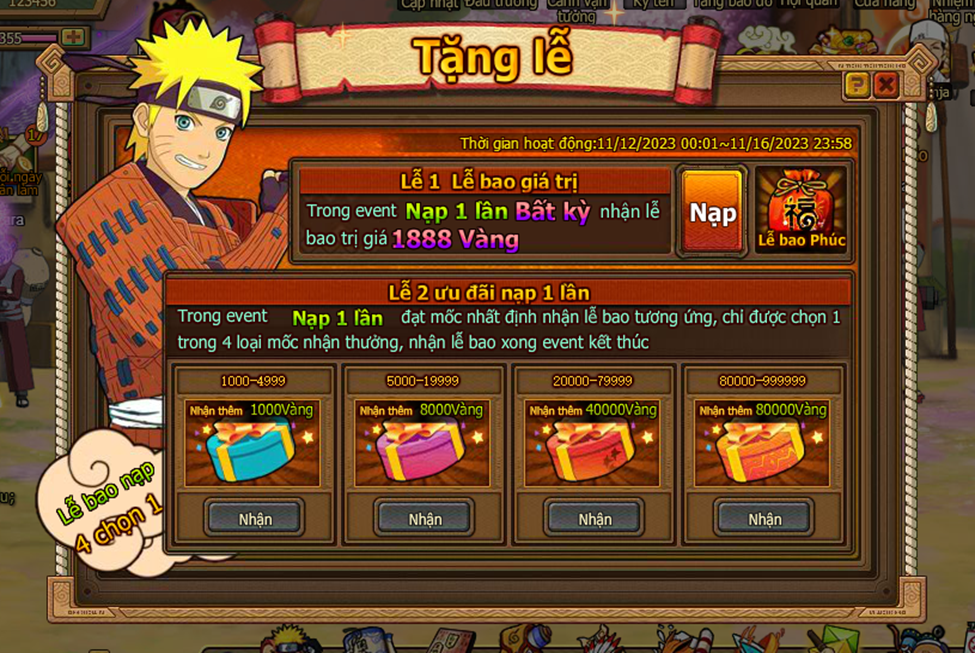975x653 pixels.
Task: Claim the 20000-79999 tier with its Nhận button
Action: 595,519
